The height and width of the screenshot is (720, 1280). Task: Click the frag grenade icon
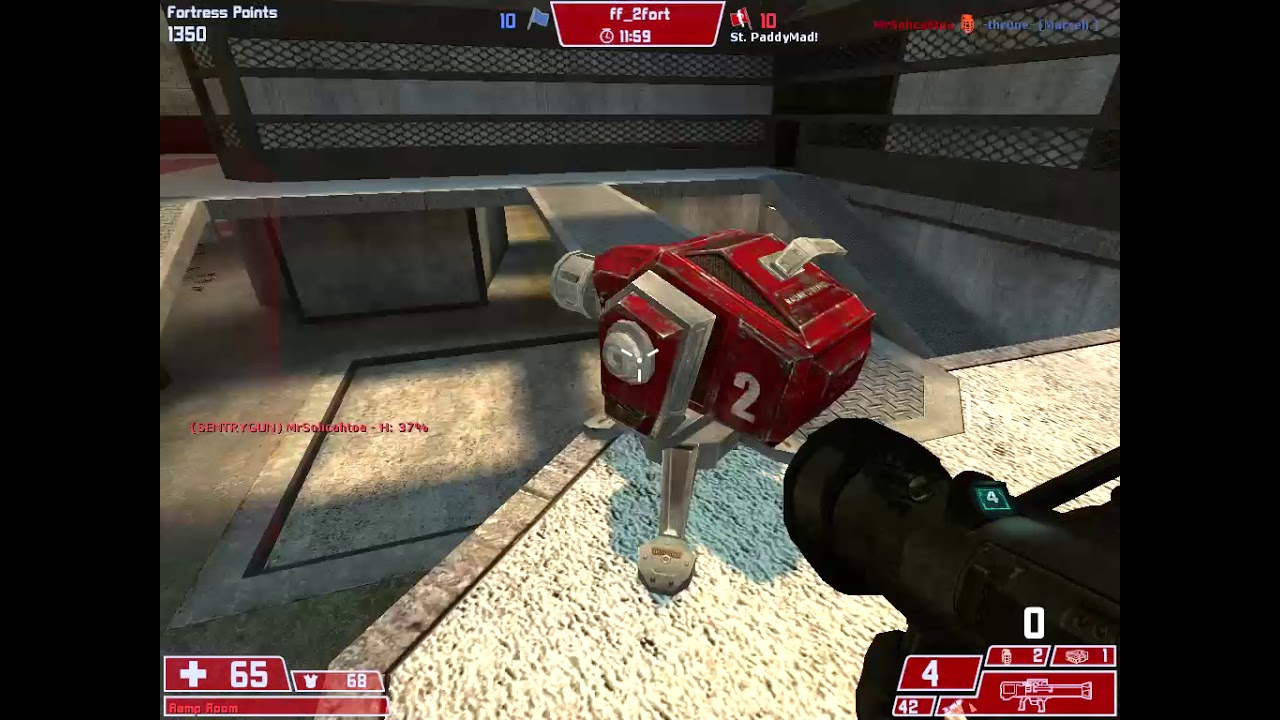pyautogui.click(x=1007, y=656)
